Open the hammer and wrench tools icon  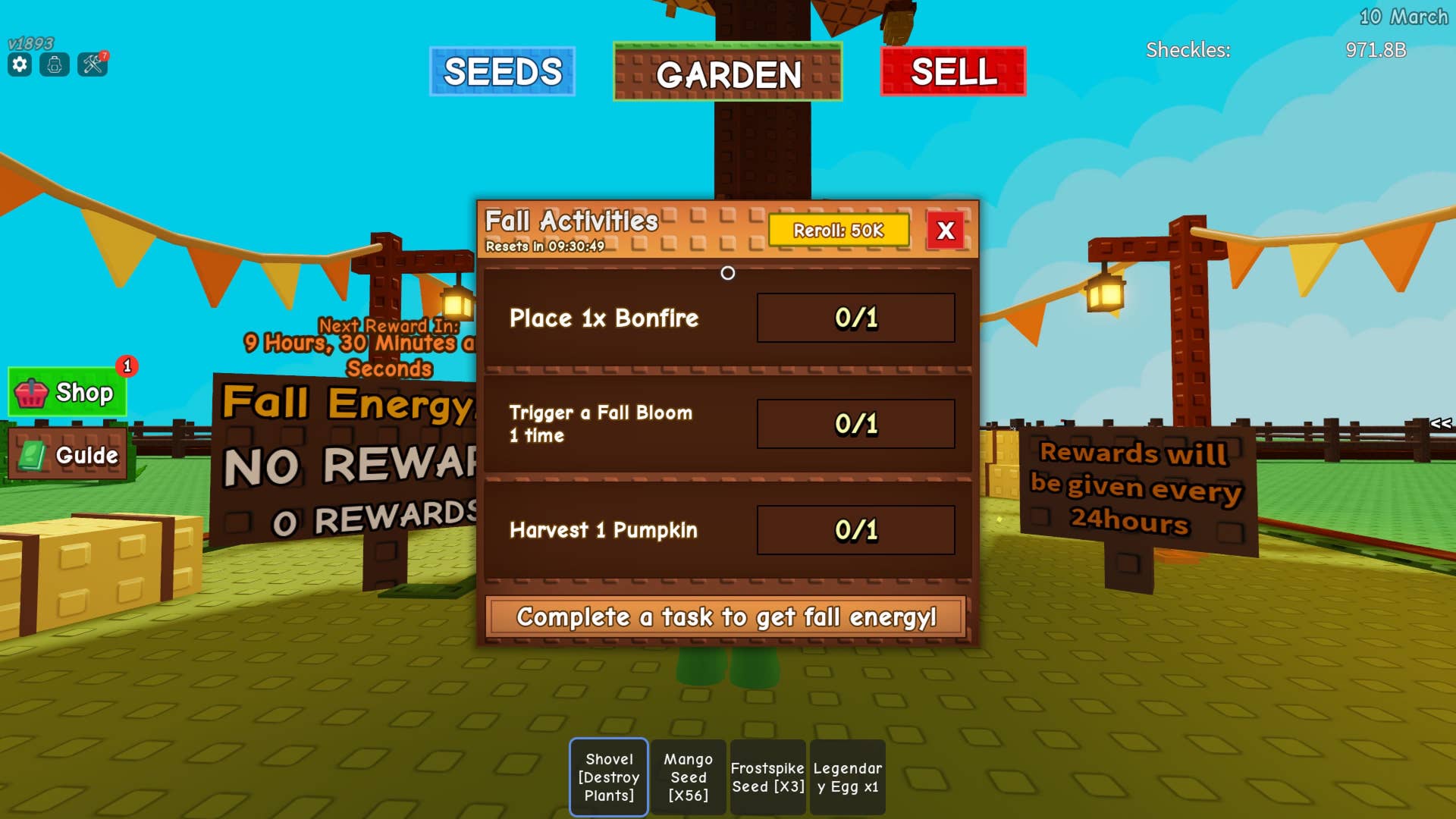(93, 65)
